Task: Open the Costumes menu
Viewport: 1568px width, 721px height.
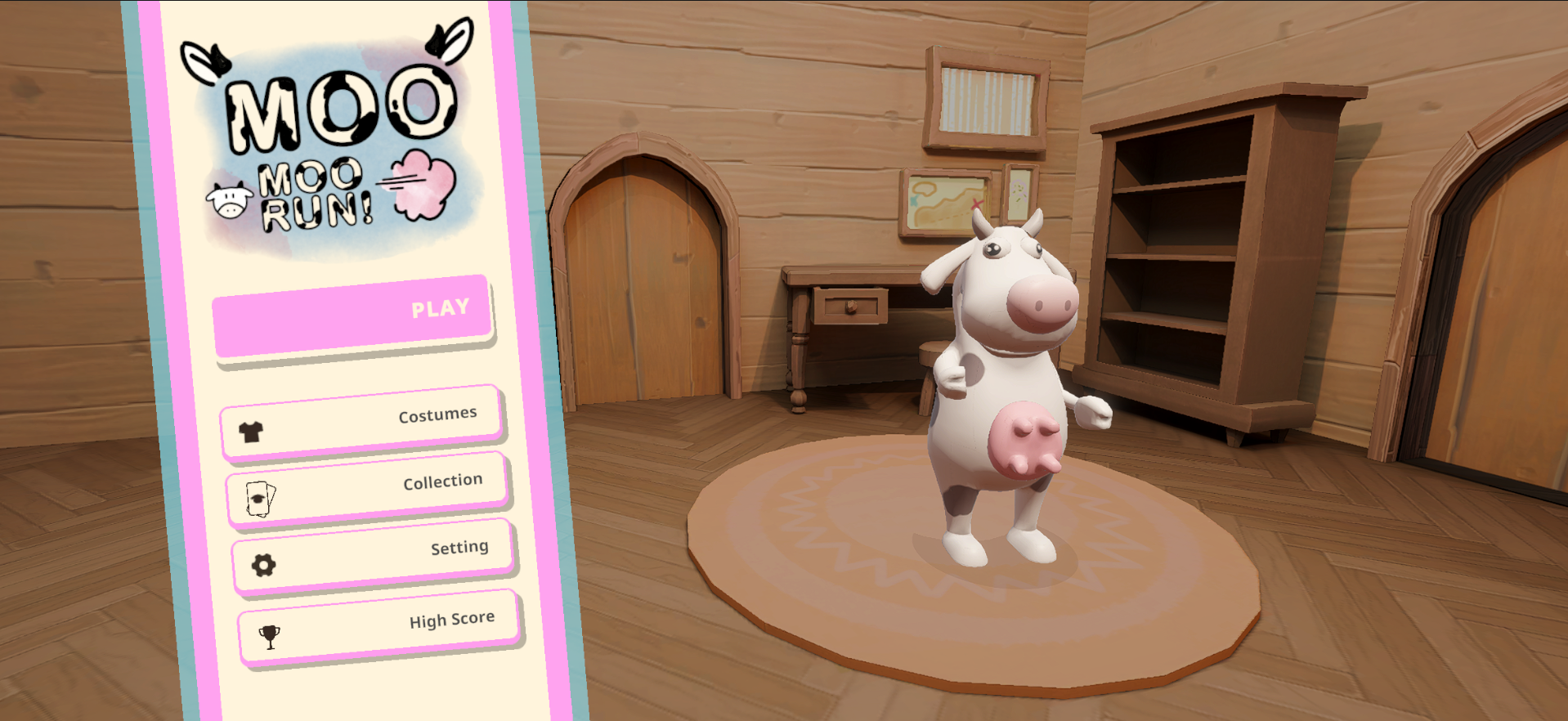Action: click(x=361, y=422)
